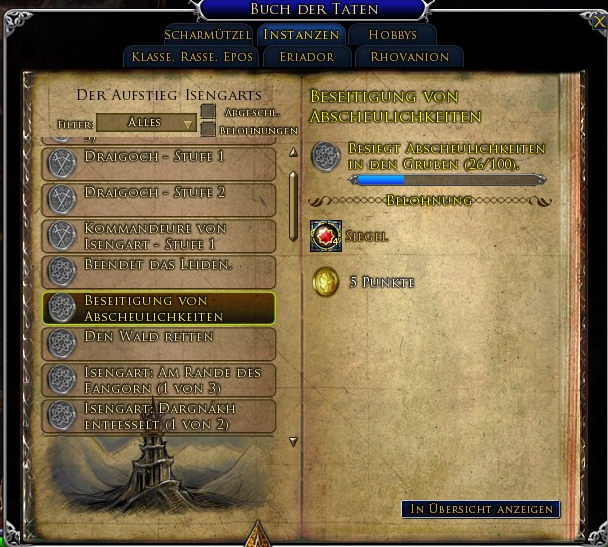608x547 pixels.
Task: Open the Filter dropdown set to Alles
Action: [x=147, y=122]
